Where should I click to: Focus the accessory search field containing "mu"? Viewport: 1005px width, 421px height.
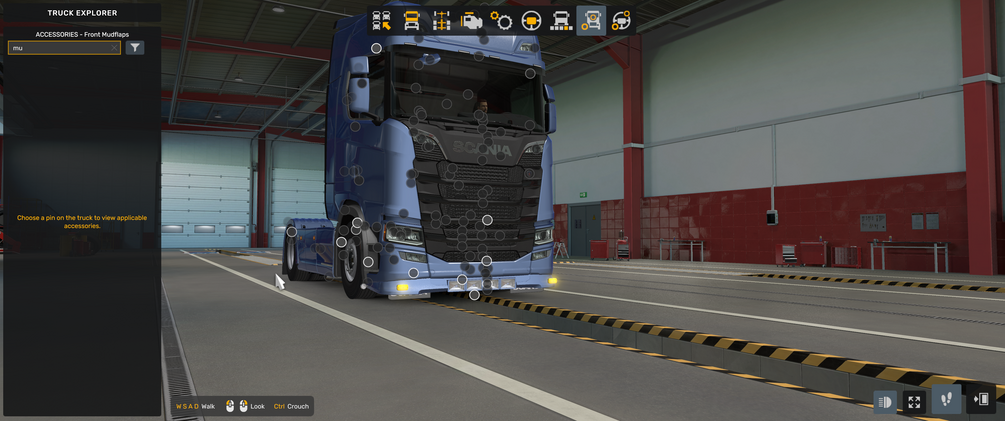(58, 48)
